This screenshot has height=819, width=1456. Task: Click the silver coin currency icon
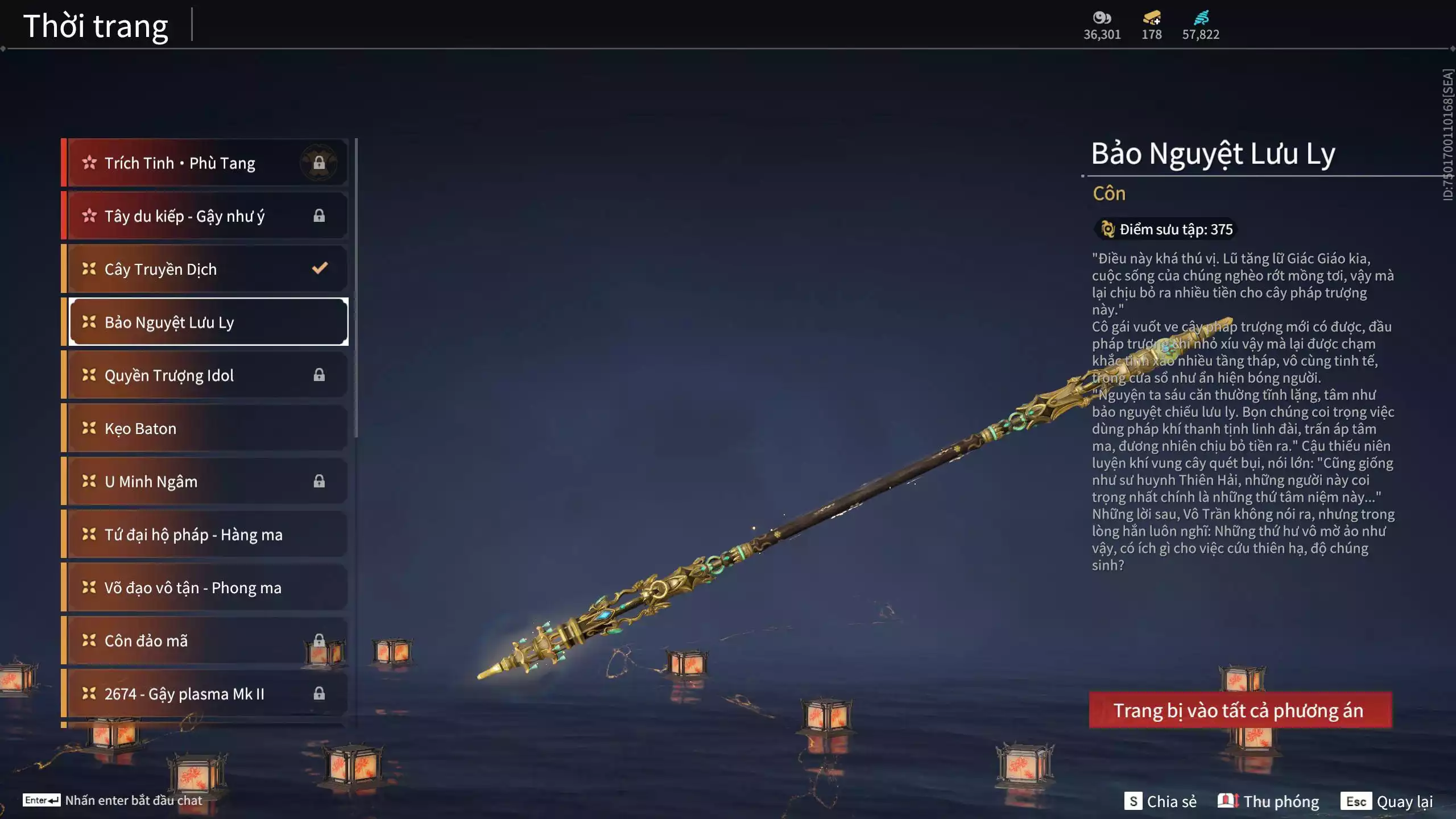1102,18
